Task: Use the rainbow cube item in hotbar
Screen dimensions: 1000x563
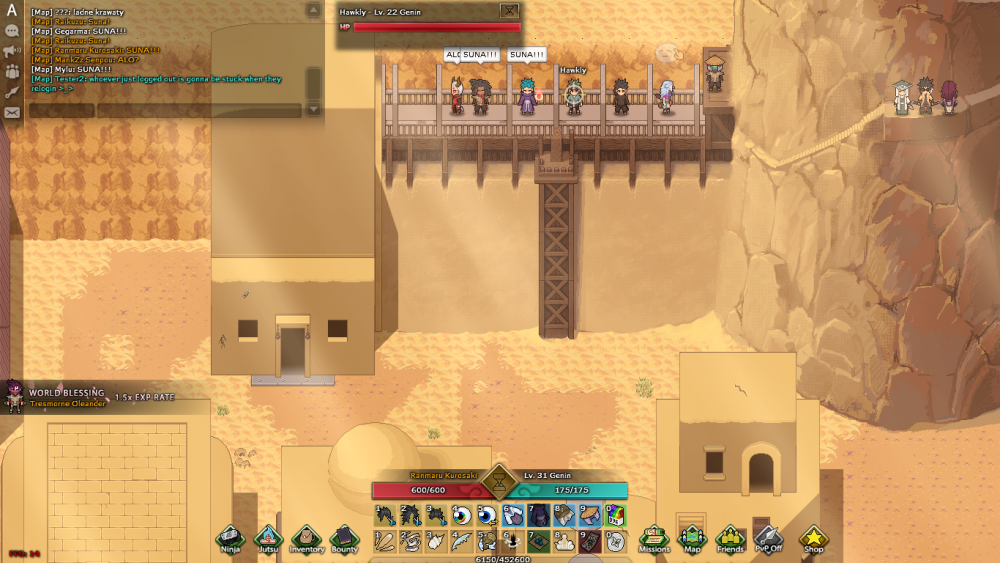Action: (615, 516)
